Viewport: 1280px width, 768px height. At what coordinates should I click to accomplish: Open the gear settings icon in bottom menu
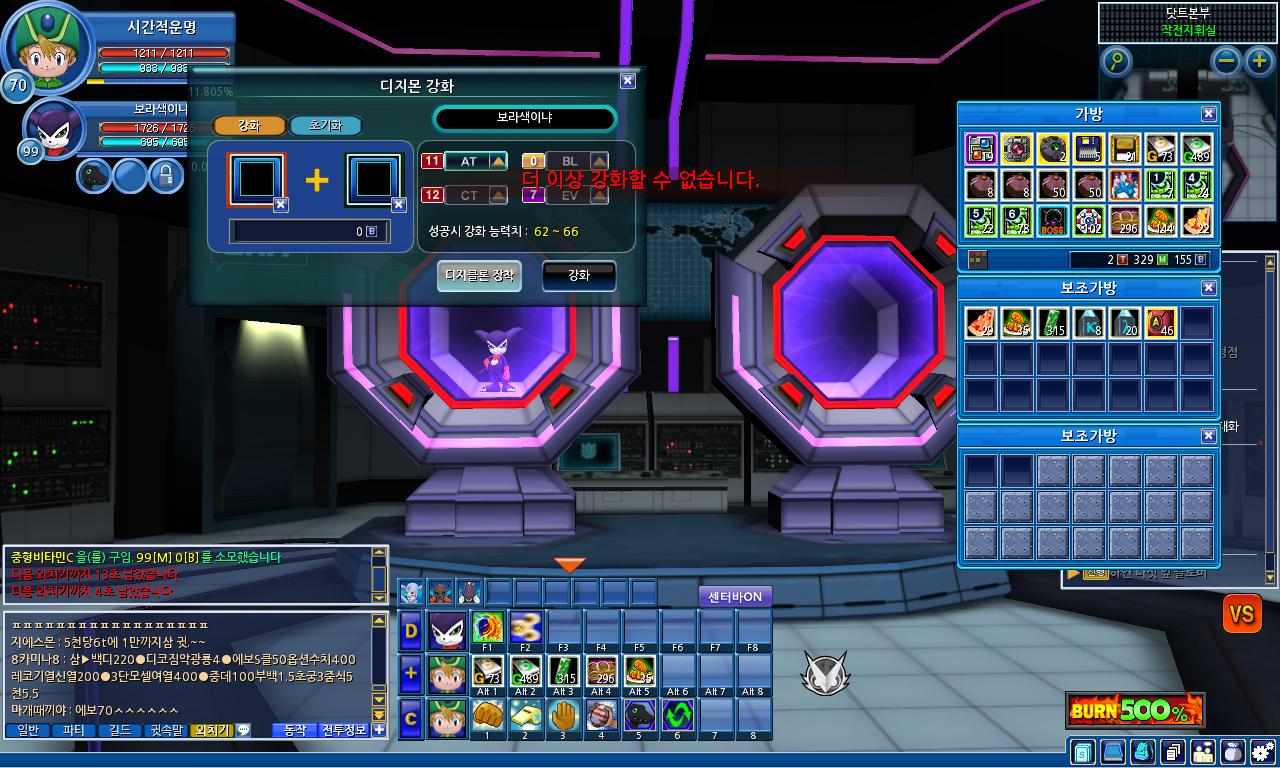coord(1262,750)
